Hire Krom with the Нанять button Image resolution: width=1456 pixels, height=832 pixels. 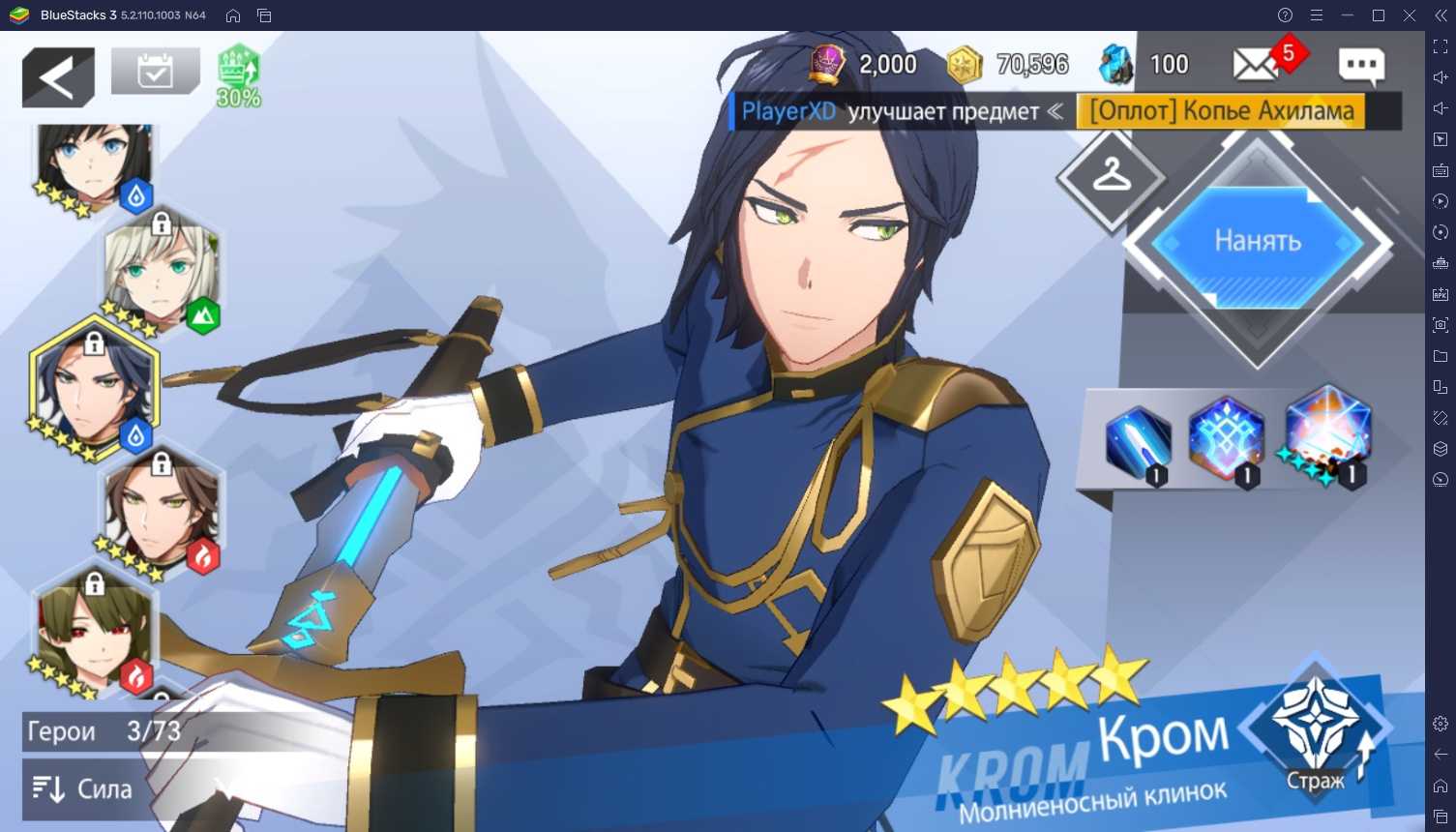point(1257,241)
